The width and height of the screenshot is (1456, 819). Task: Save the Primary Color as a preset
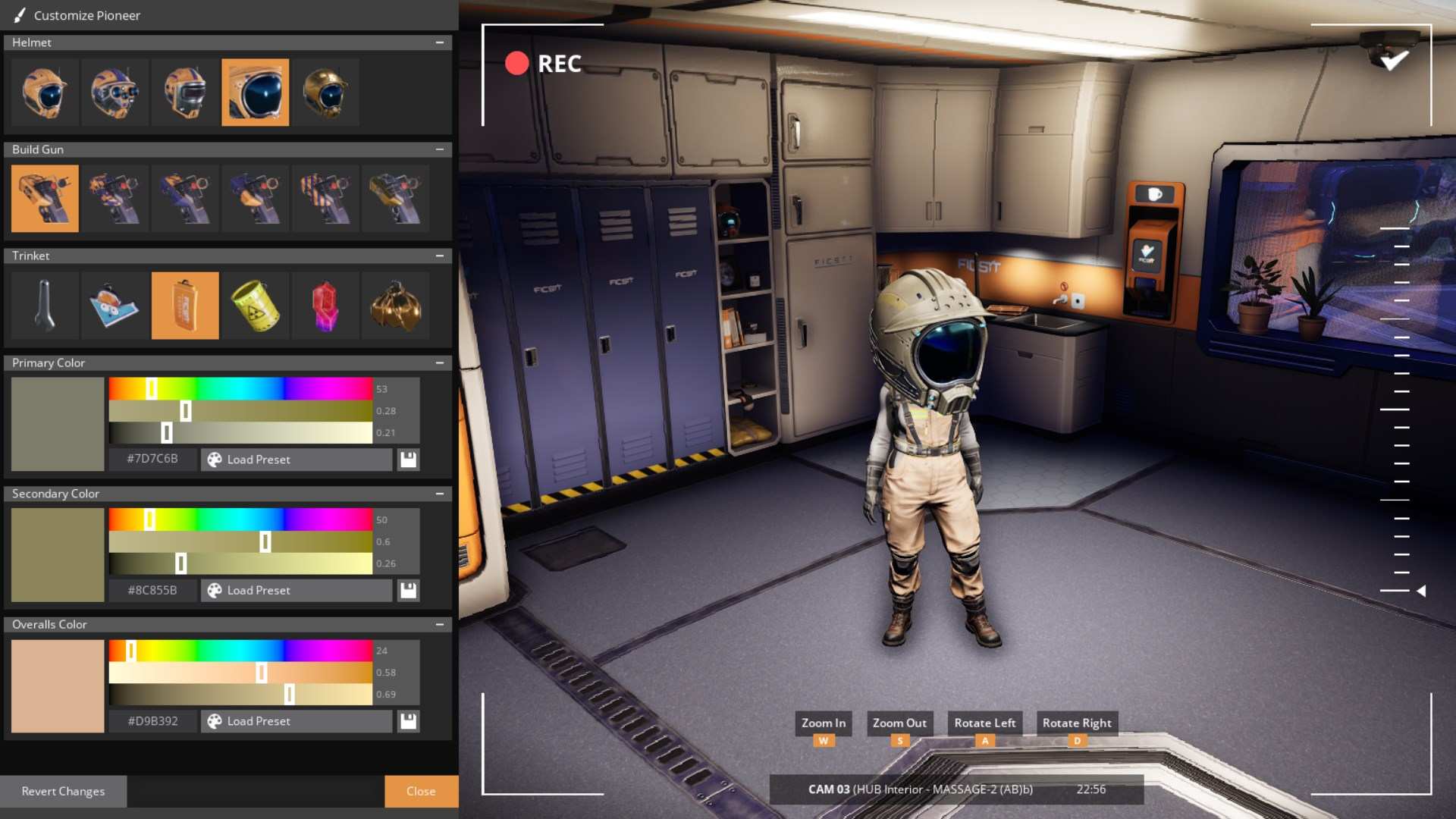(x=408, y=460)
